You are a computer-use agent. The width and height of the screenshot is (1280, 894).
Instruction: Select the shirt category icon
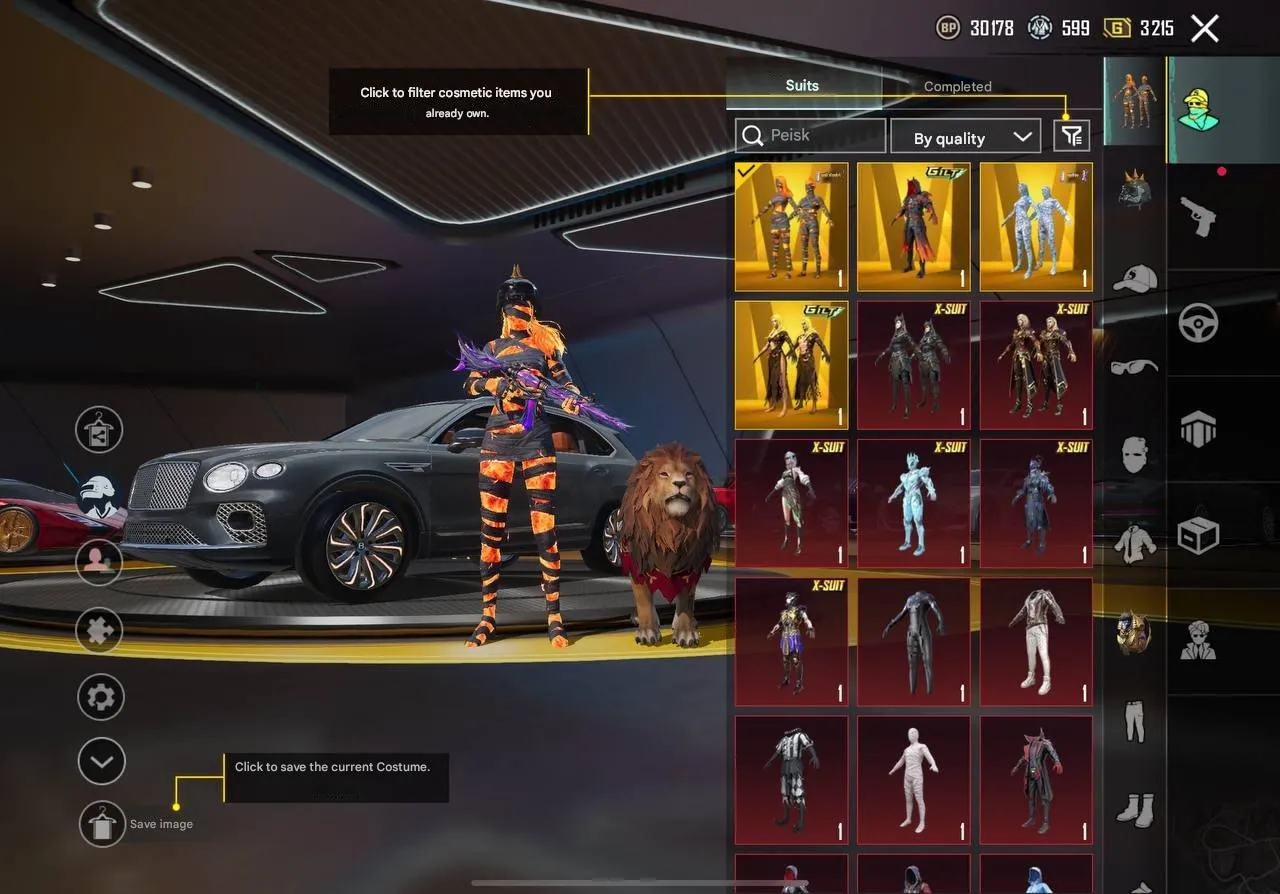point(1136,540)
